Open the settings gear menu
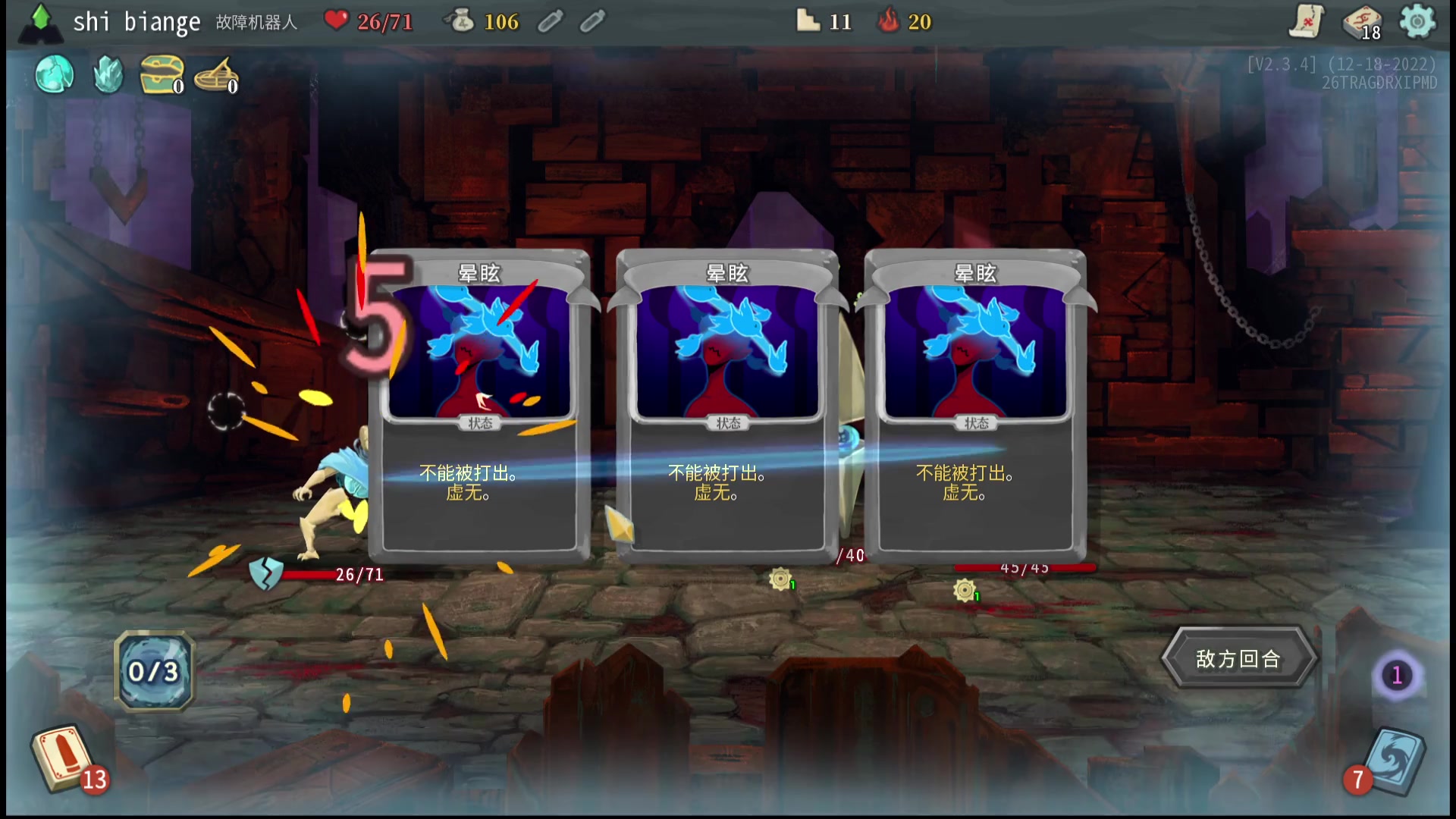The image size is (1456, 819). click(1417, 21)
